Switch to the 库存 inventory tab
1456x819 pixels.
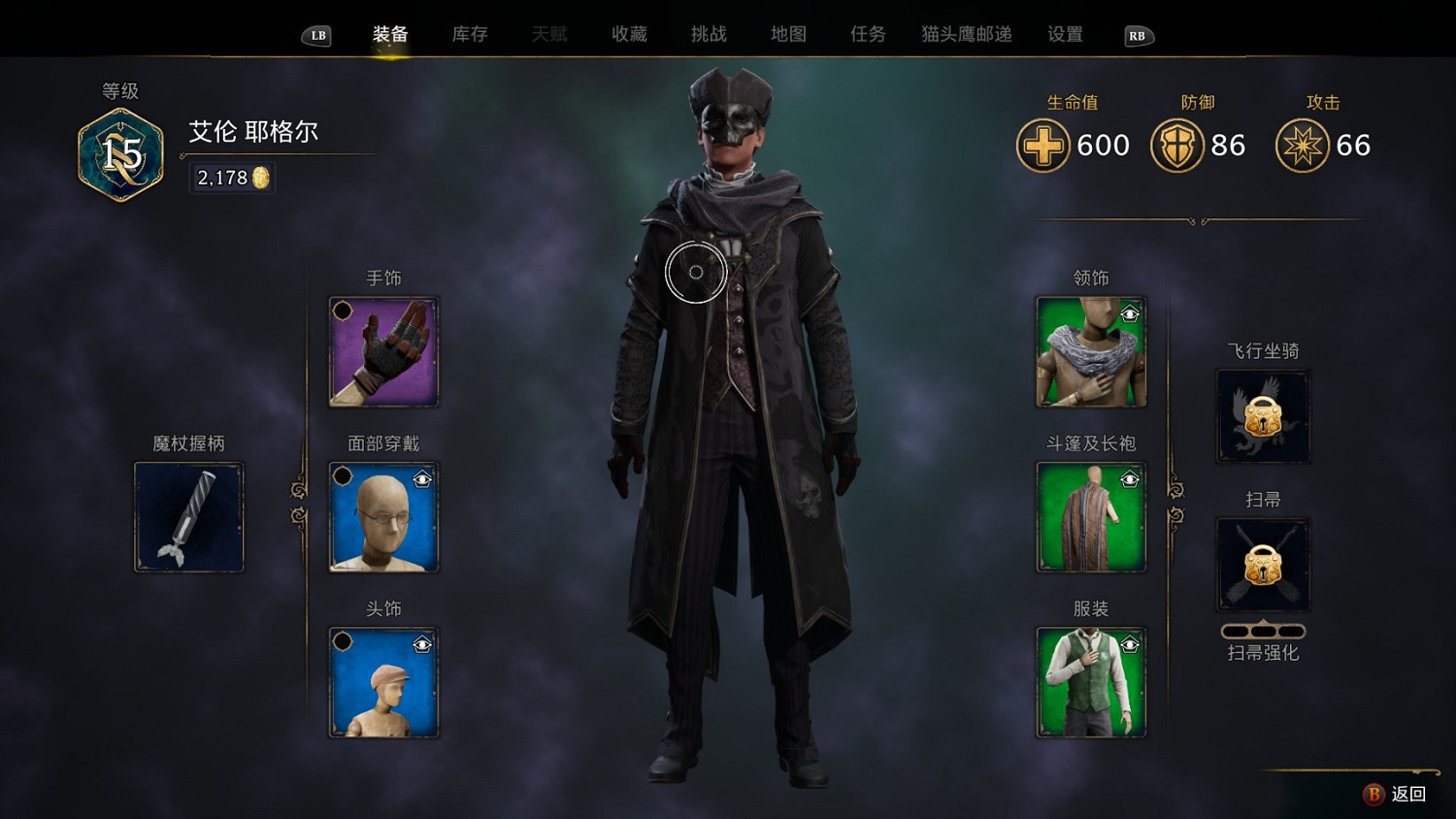tap(469, 33)
